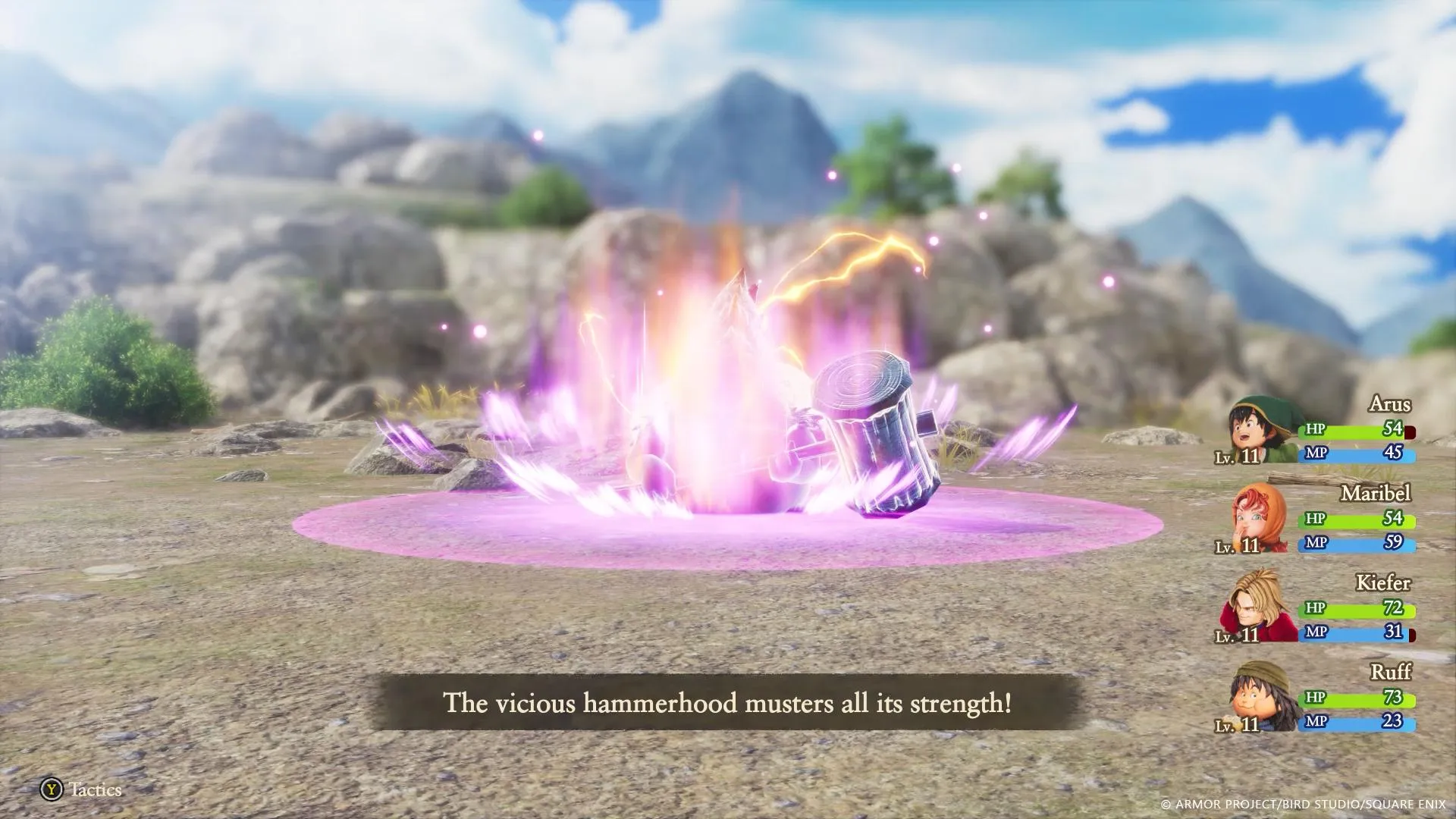Toggle Arus's status panel
1456x819 pixels.
click(x=1335, y=432)
